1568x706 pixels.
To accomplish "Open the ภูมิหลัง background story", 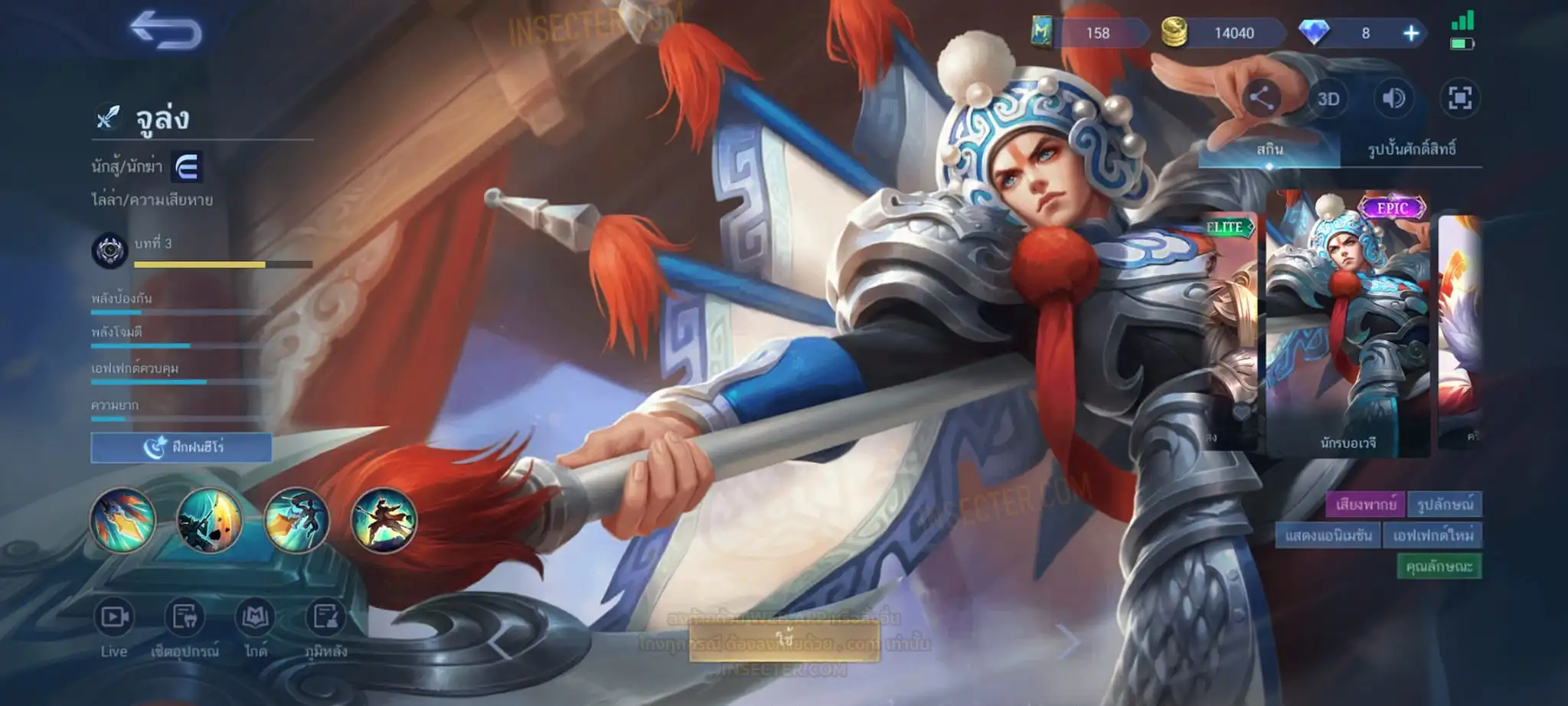I will click(x=325, y=628).
